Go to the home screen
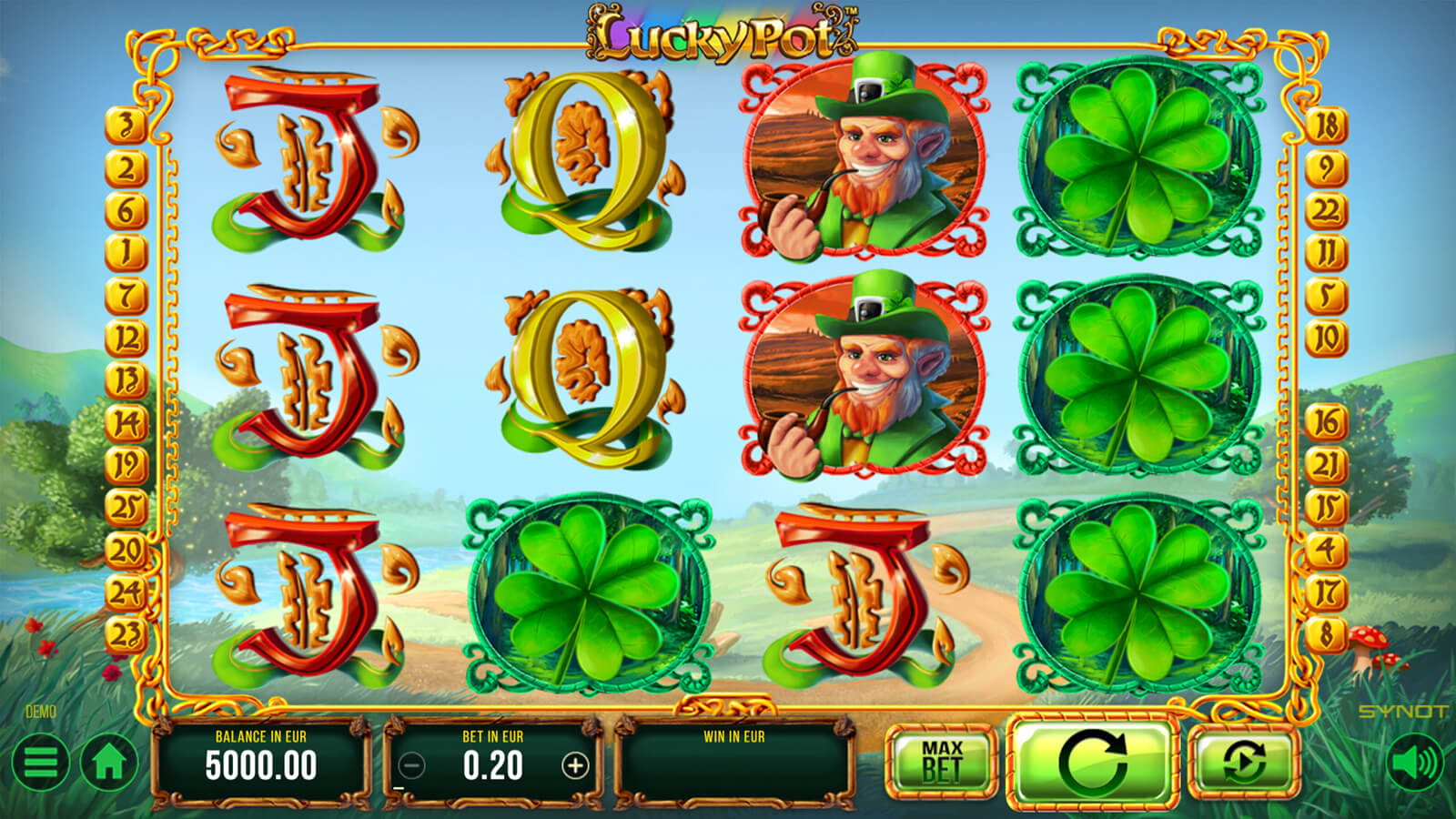This screenshot has height=819, width=1456. tap(109, 763)
